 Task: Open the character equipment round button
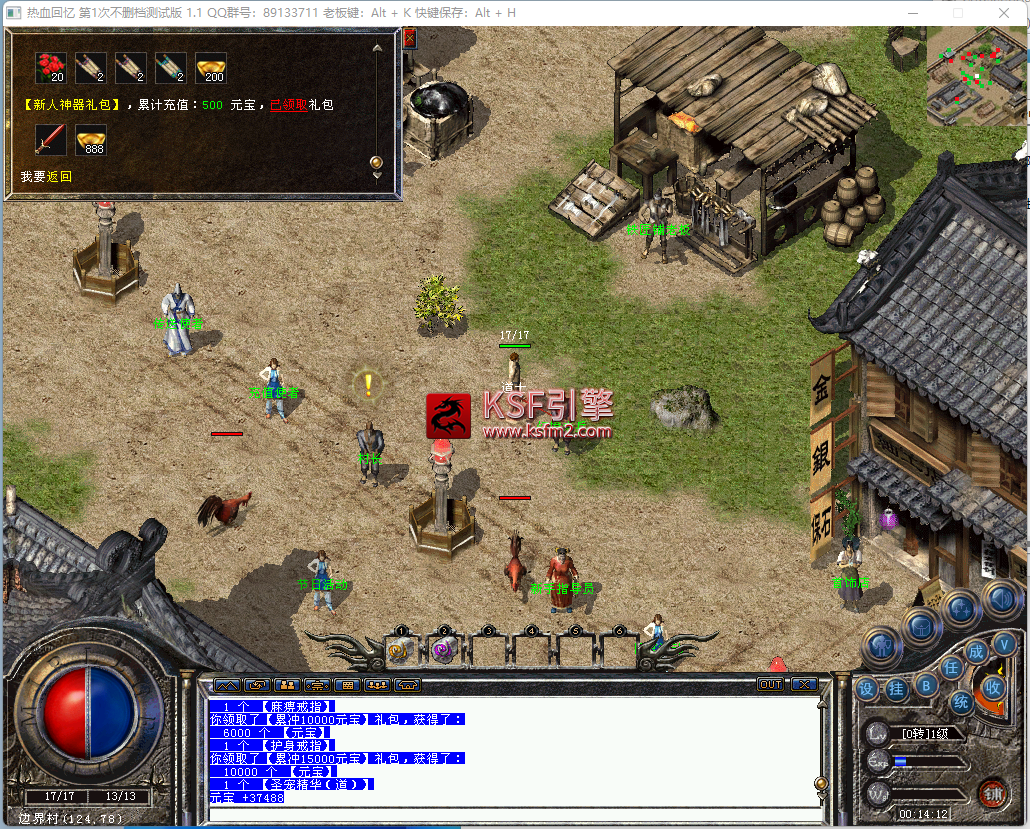[882, 647]
